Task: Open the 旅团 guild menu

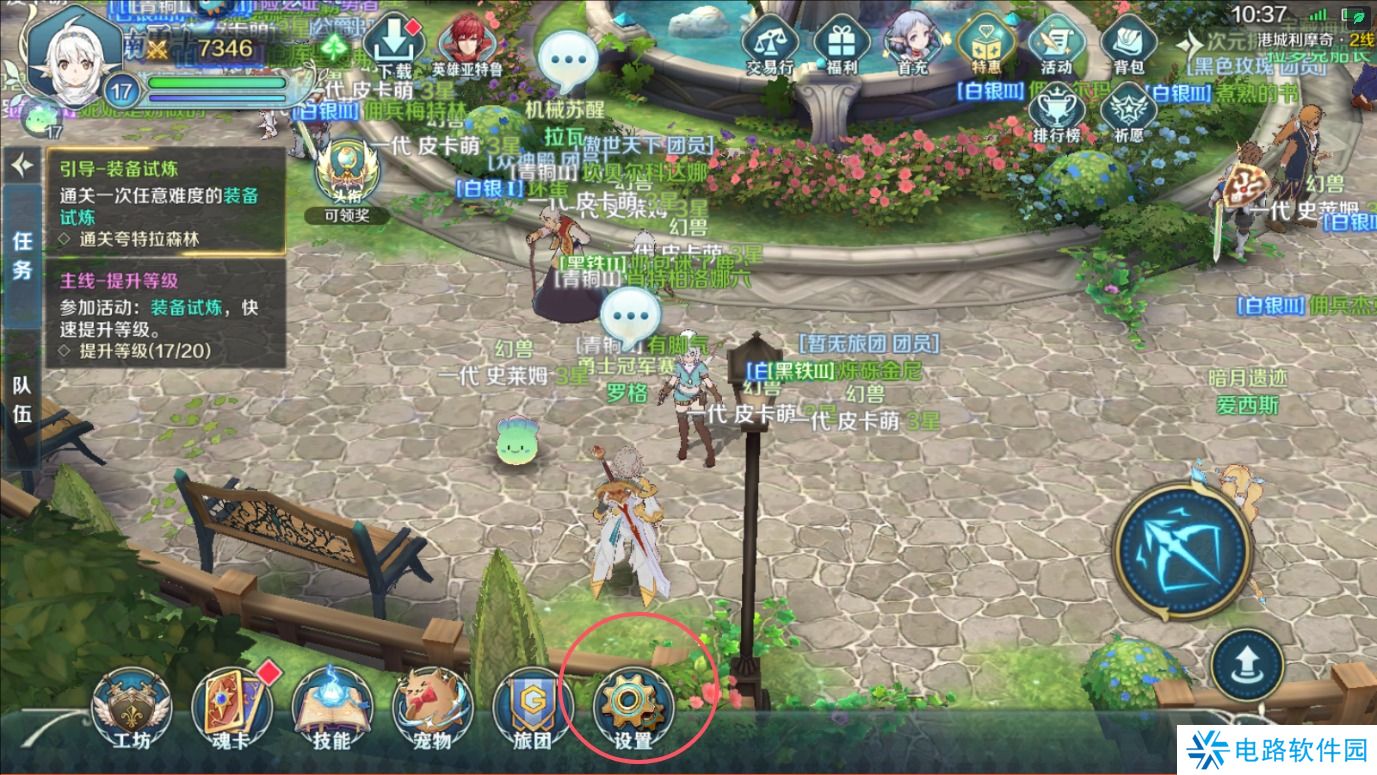Action: 532,708
